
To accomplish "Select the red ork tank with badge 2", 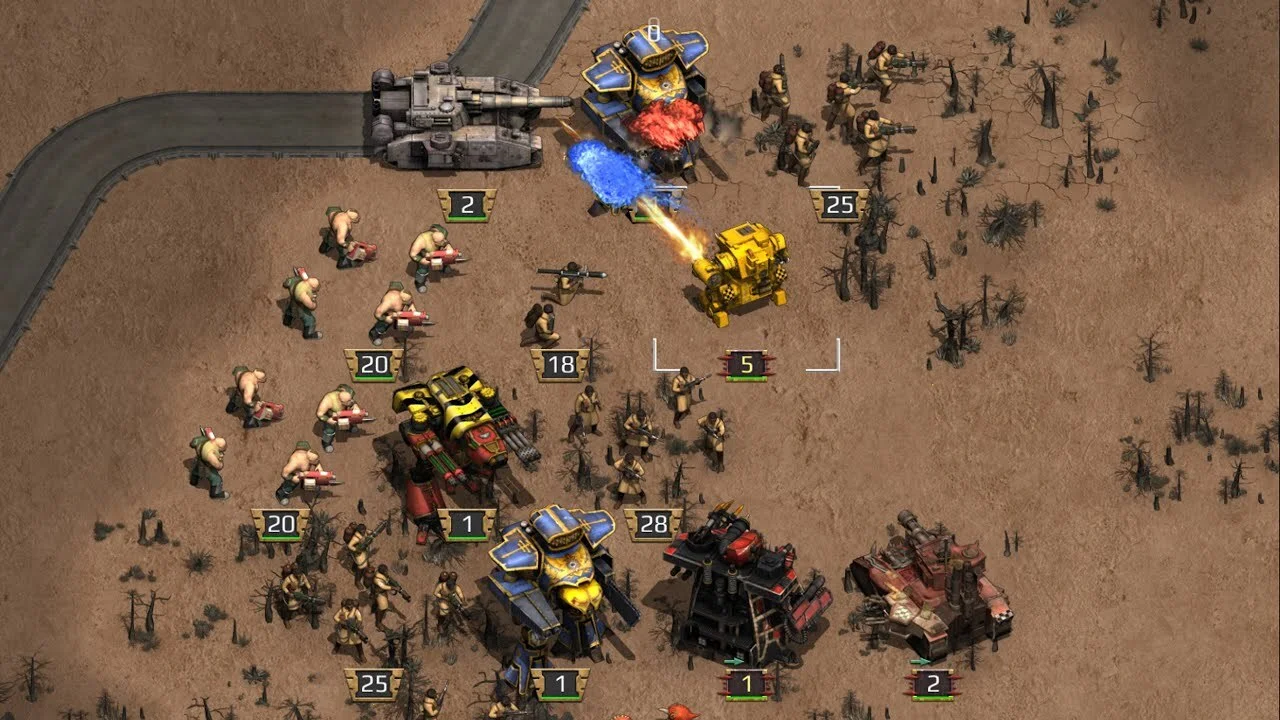I will pyautogui.click(x=928, y=591).
